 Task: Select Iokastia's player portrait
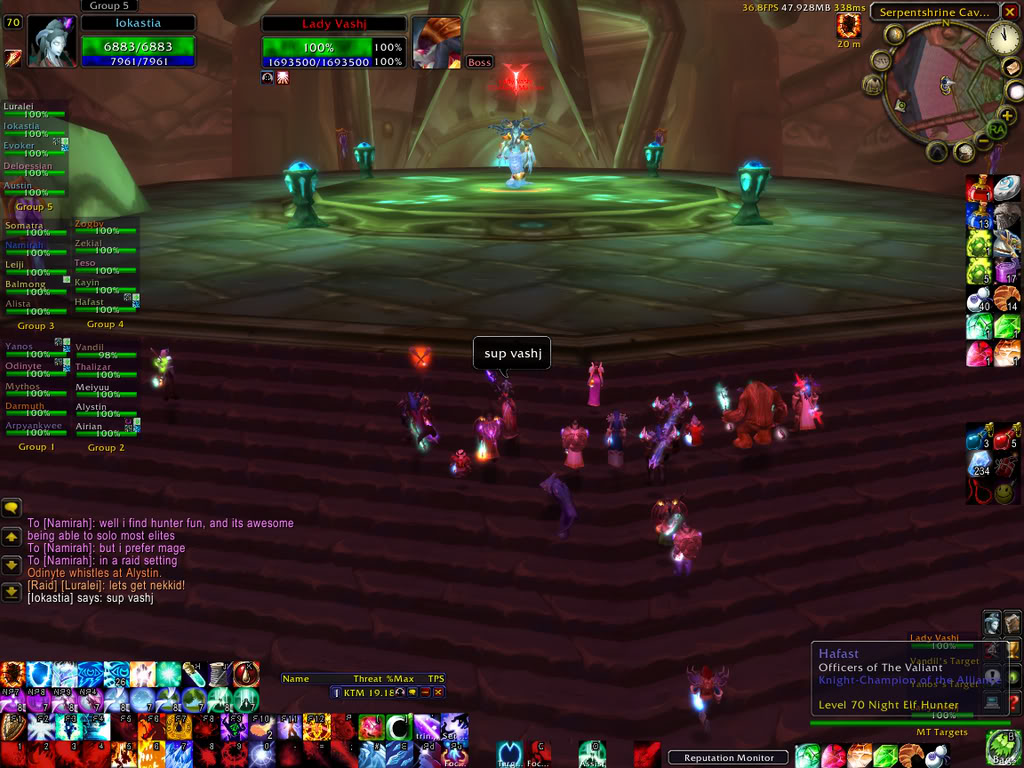(x=52, y=42)
